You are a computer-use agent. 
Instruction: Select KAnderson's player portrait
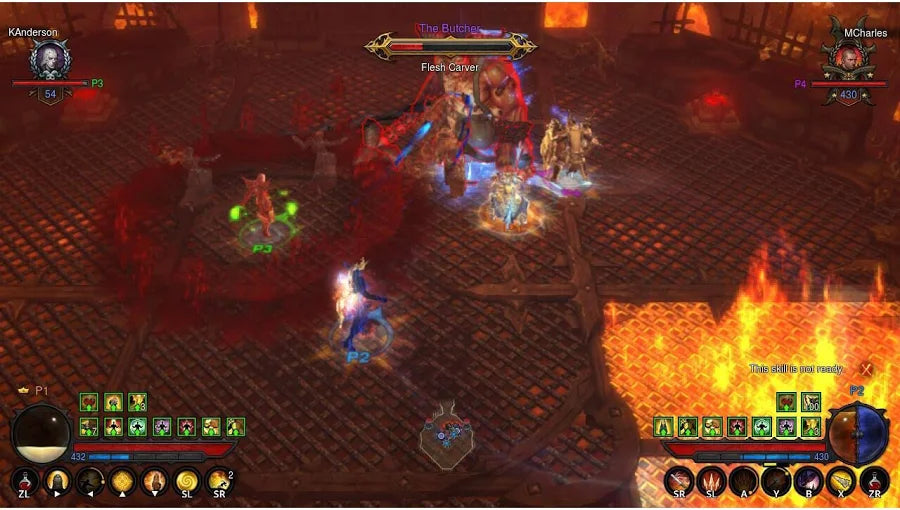[48, 61]
